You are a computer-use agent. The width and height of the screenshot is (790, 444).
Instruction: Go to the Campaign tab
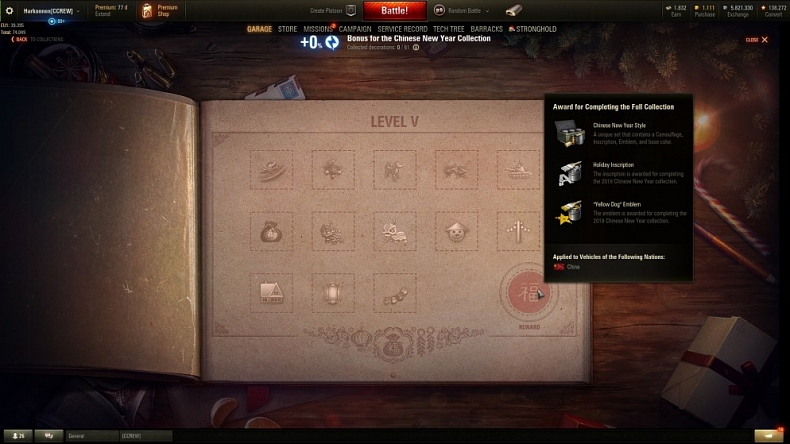coord(355,29)
